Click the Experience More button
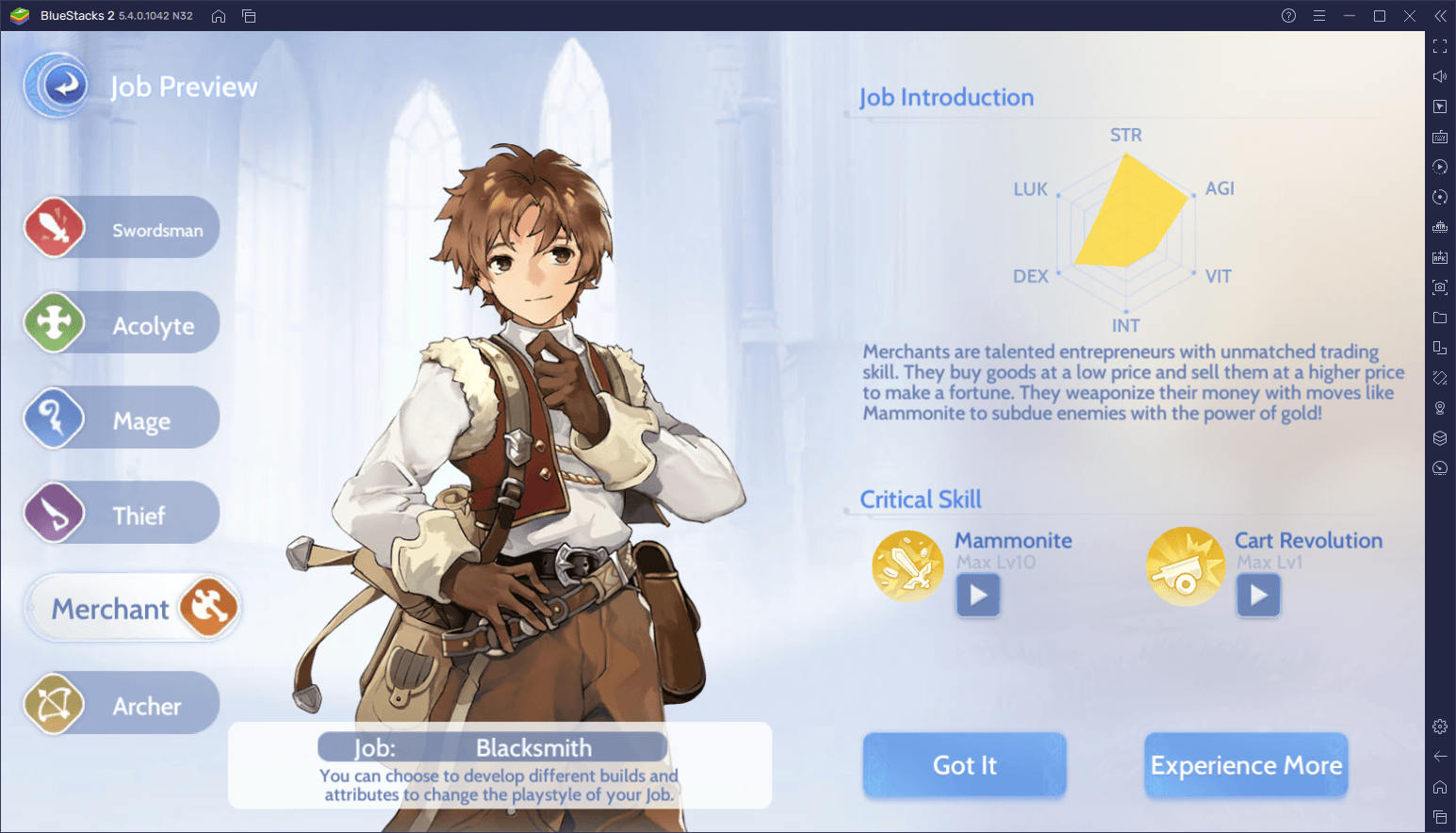This screenshot has height=833, width=1456. 1246,765
